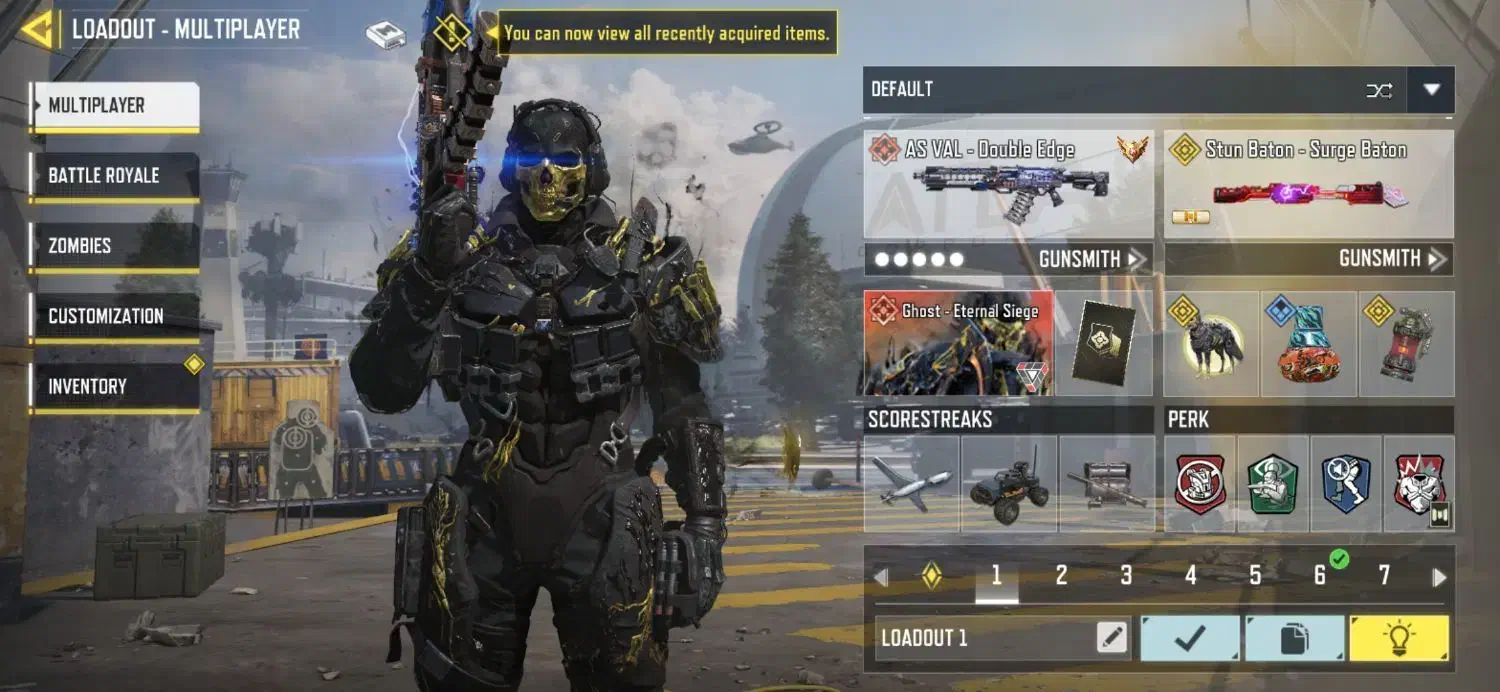Rename Loadout 1 with the pencil icon
Image resolution: width=1500 pixels, height=692 pixels.
(x=1111, y=638)
